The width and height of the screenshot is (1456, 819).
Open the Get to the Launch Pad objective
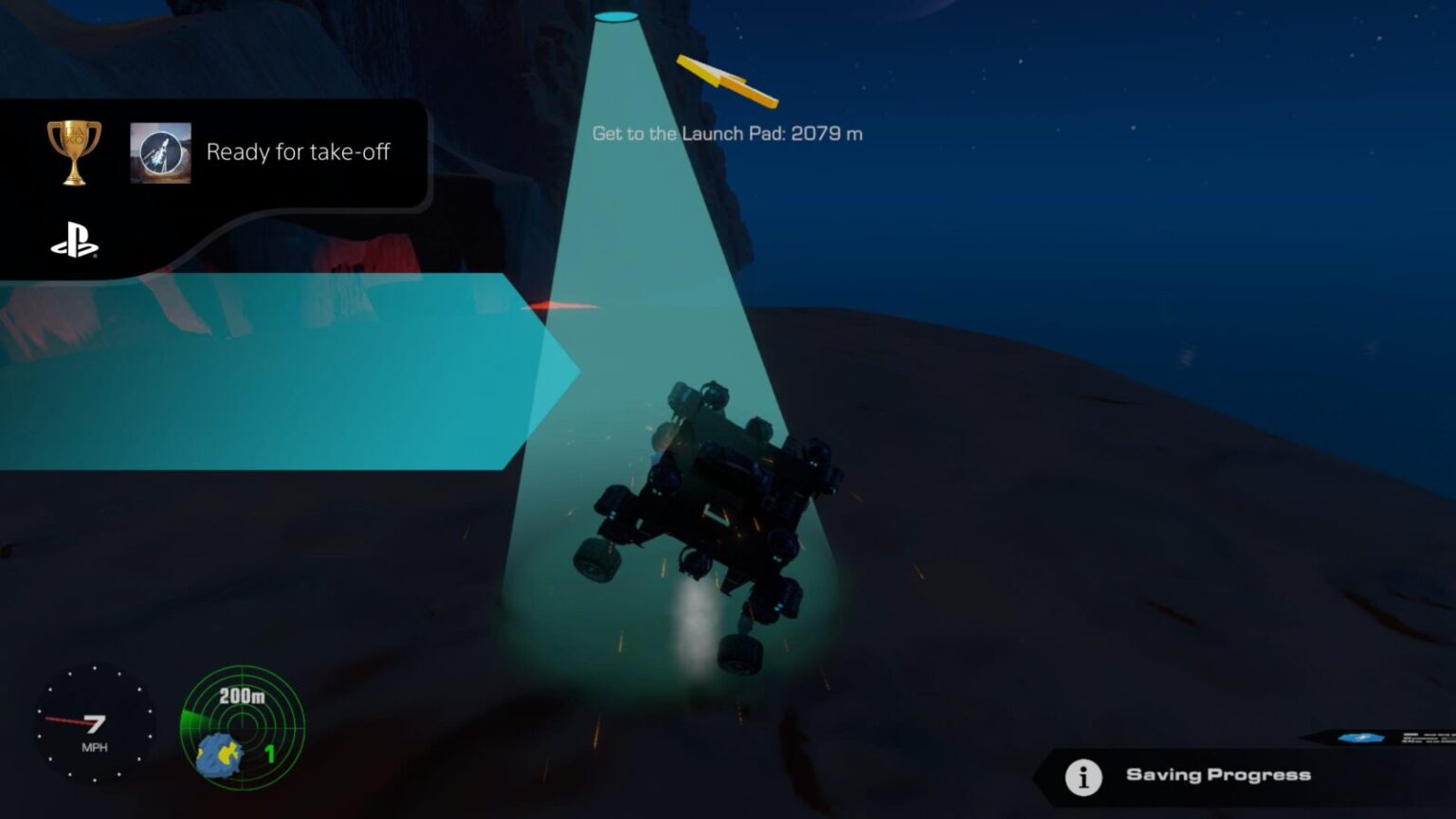tap(726, 134)
